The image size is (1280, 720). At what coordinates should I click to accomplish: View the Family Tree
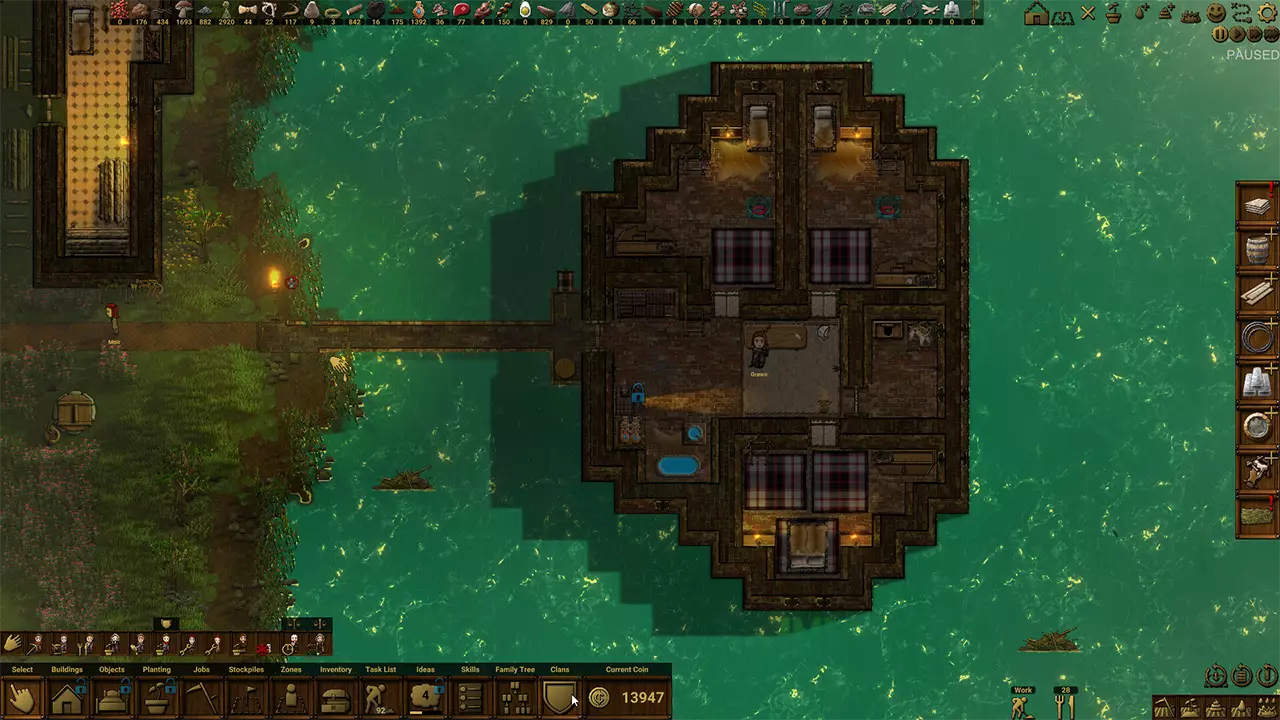(x=515, y=697)
